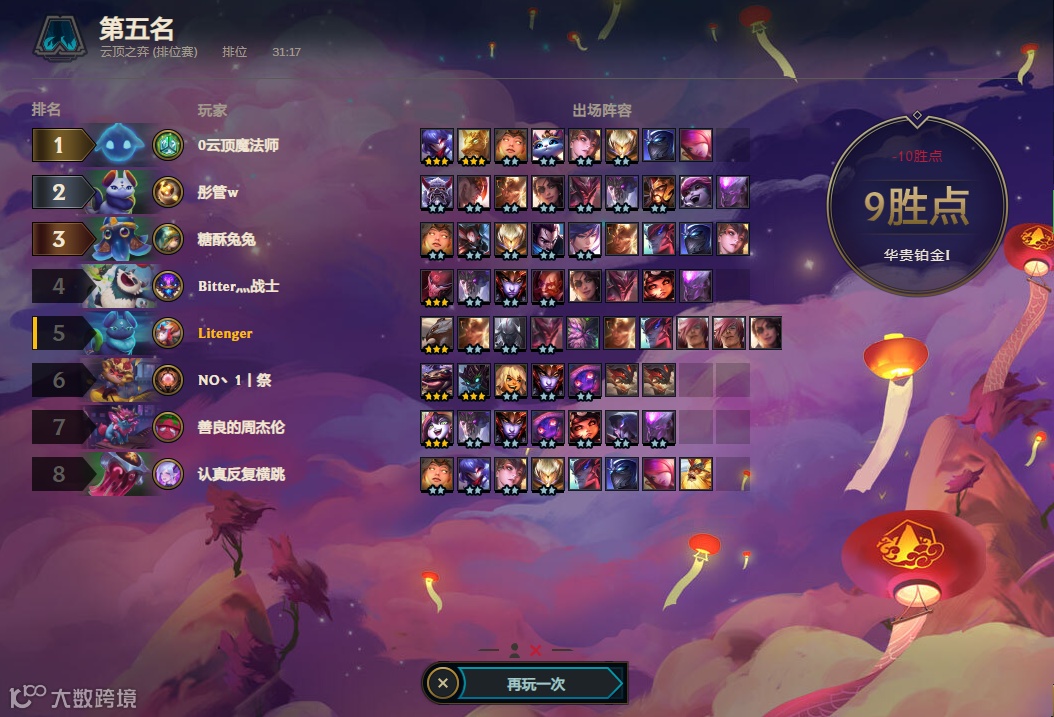The height and width of the screenshot is (717, 1054).
Task: Click the penguin little legend avatar of rank 4
Action: (124, 286)
